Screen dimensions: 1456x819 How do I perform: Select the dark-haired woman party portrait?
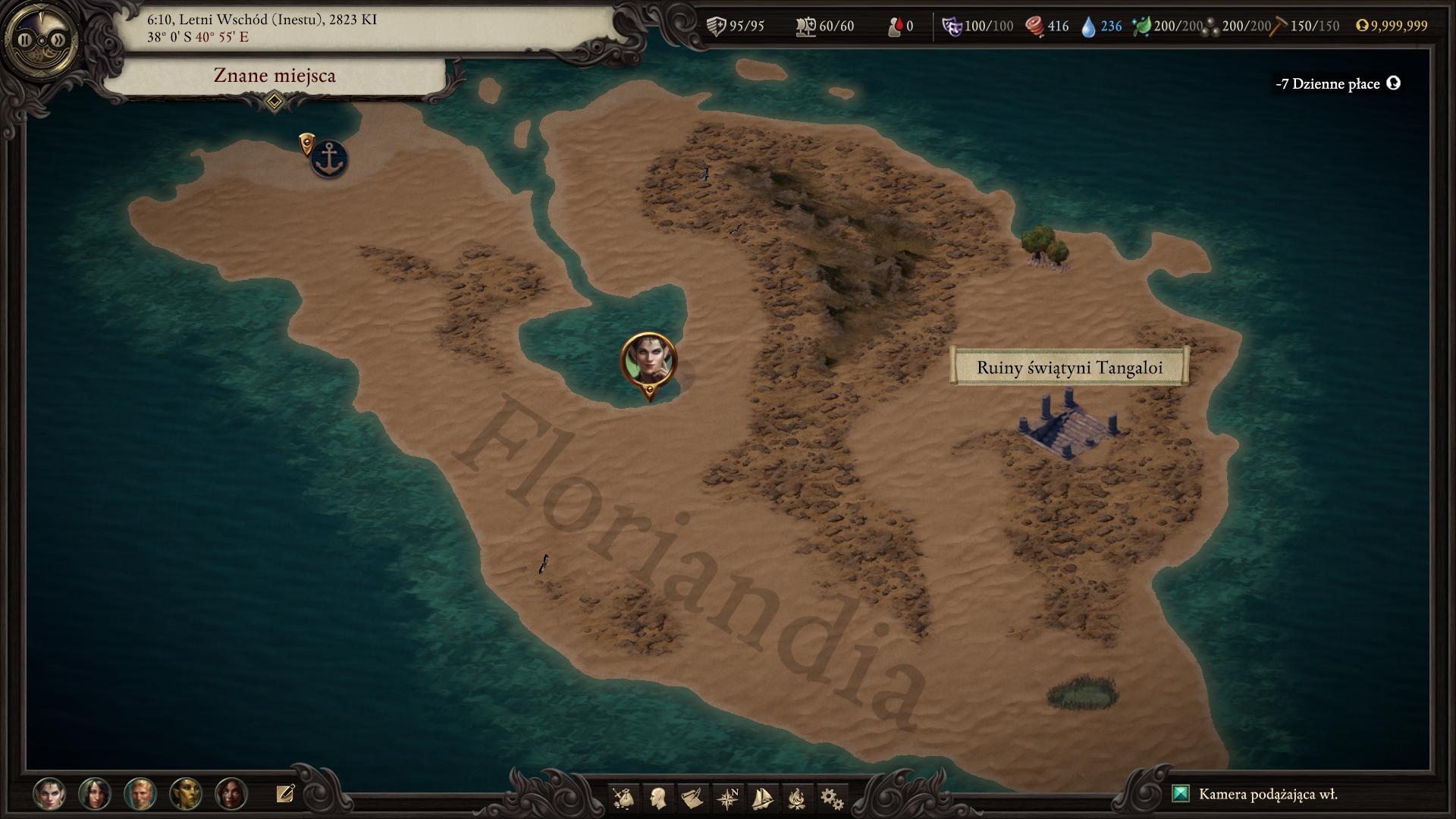pyautogui.click(x=95, y=794)
